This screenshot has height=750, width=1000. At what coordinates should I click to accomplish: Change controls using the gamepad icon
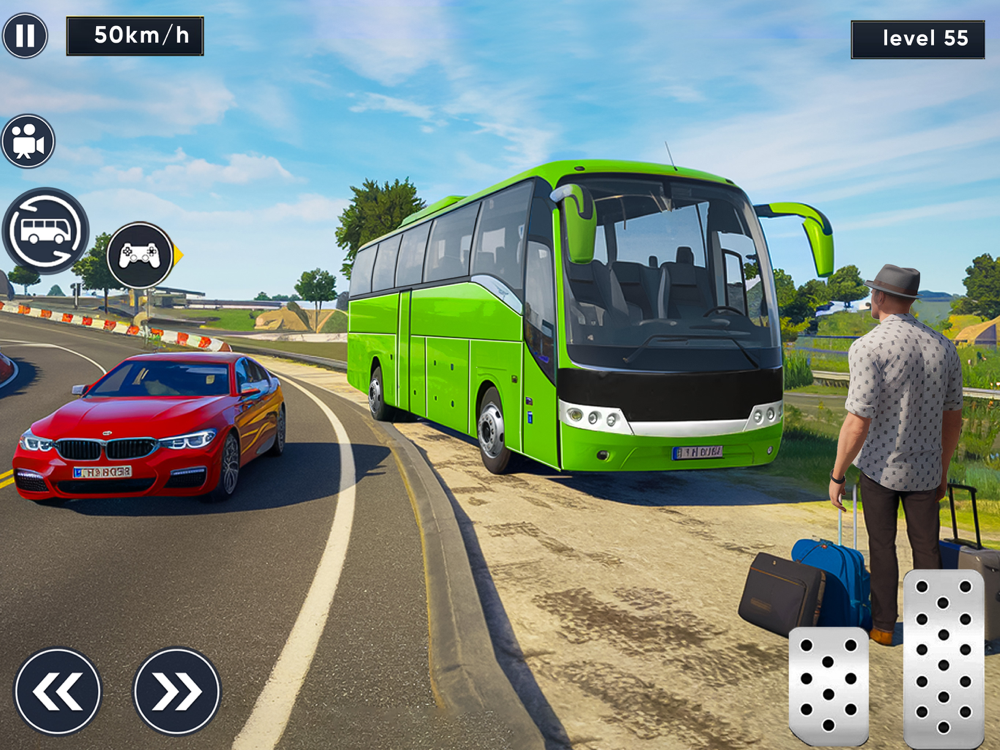(x=140, y=255)
